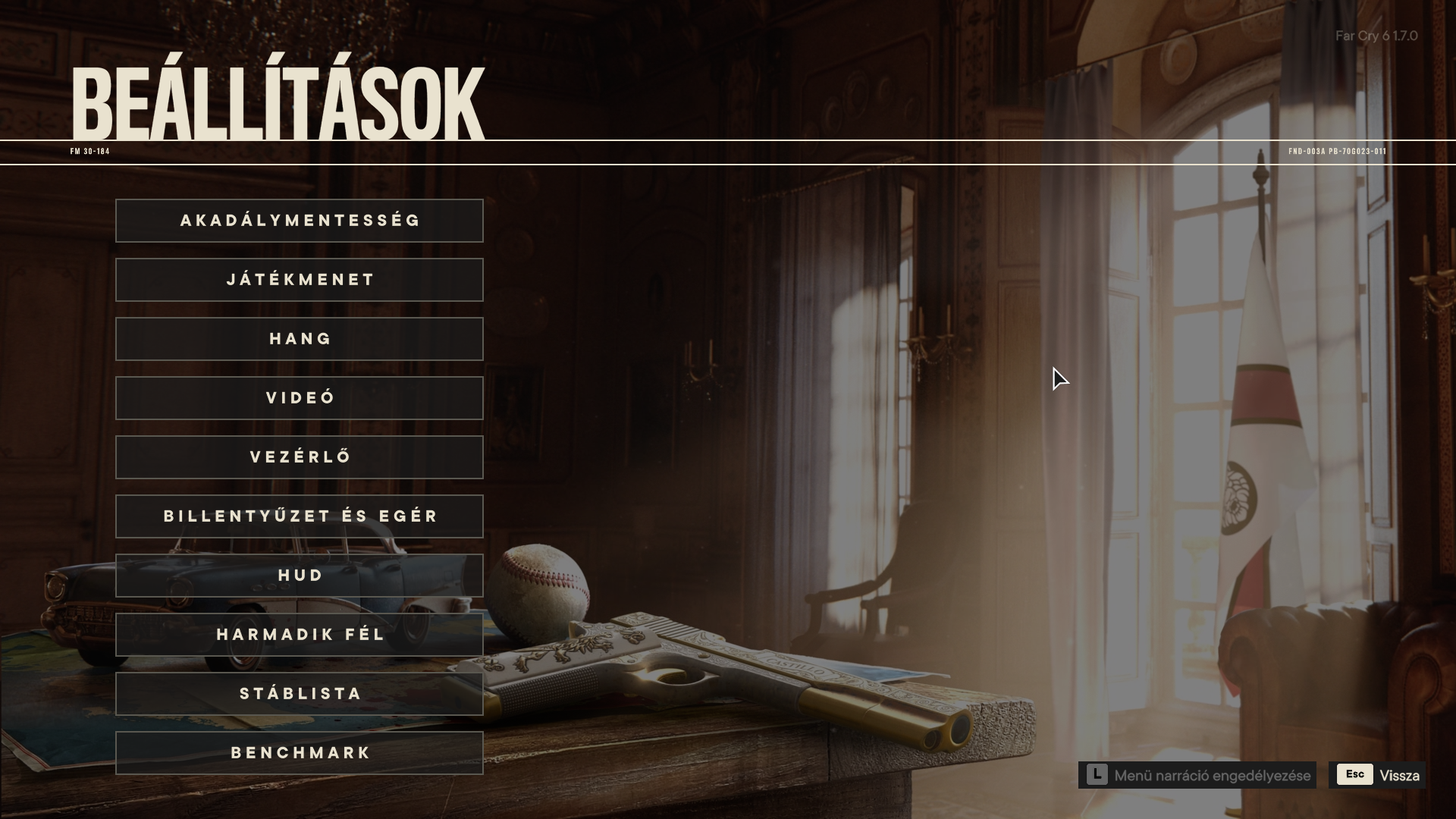Show the Stáblista credits
The width and height of the screenshot is (1456, 819).
tap(300, 694)
